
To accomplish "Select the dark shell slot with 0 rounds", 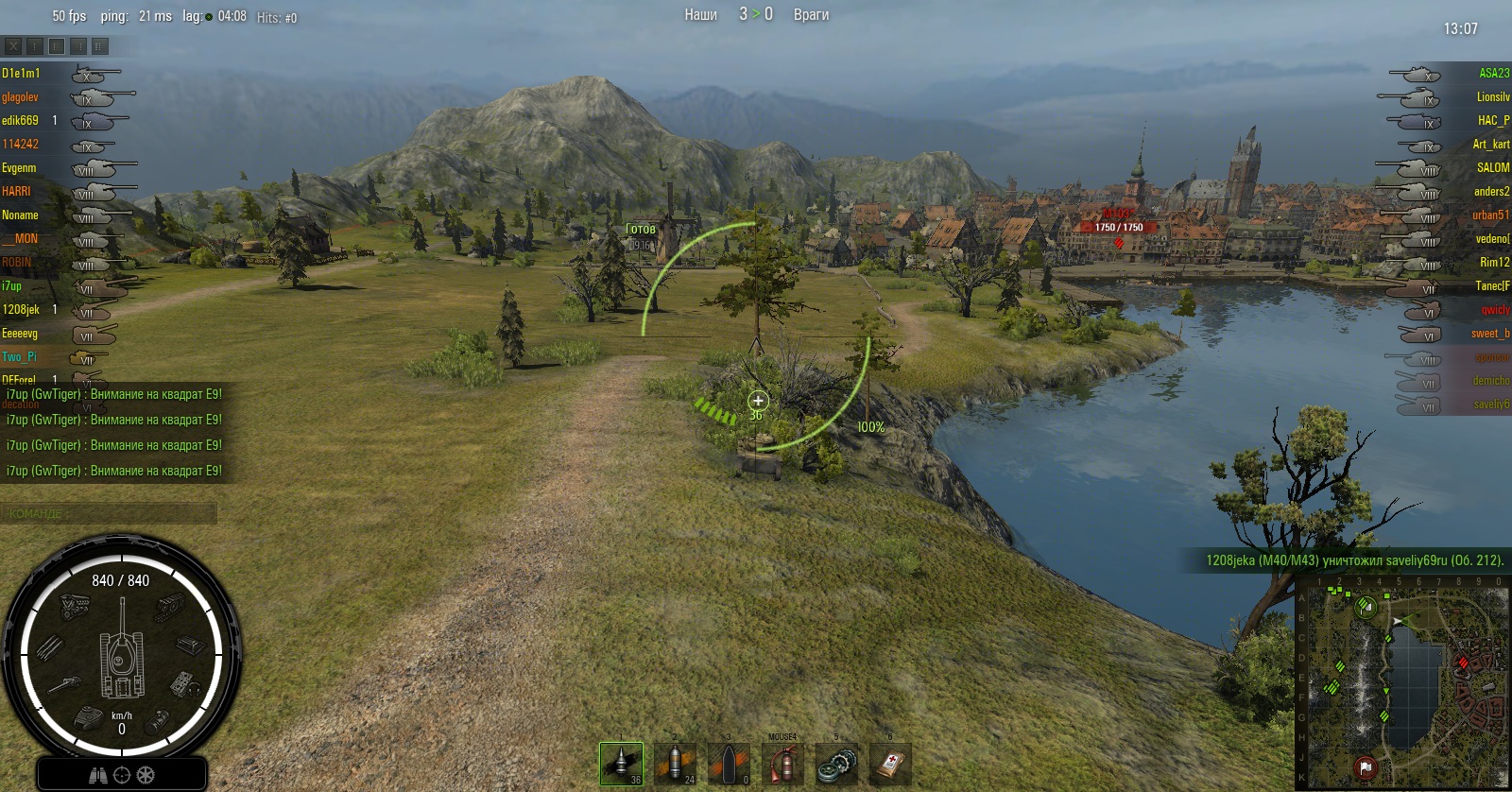I will (729, 763).
